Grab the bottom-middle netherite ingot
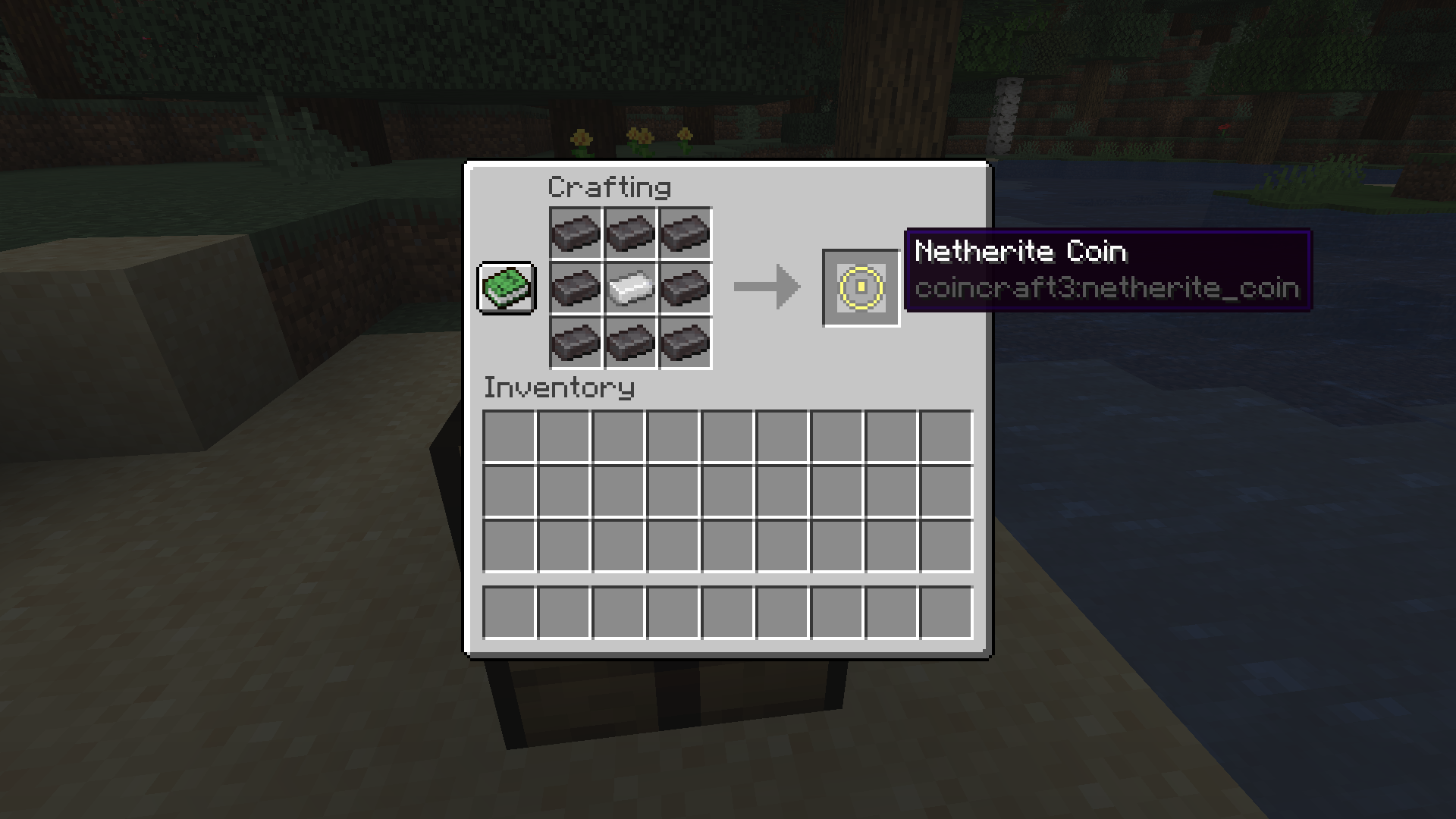 (629, 343)
